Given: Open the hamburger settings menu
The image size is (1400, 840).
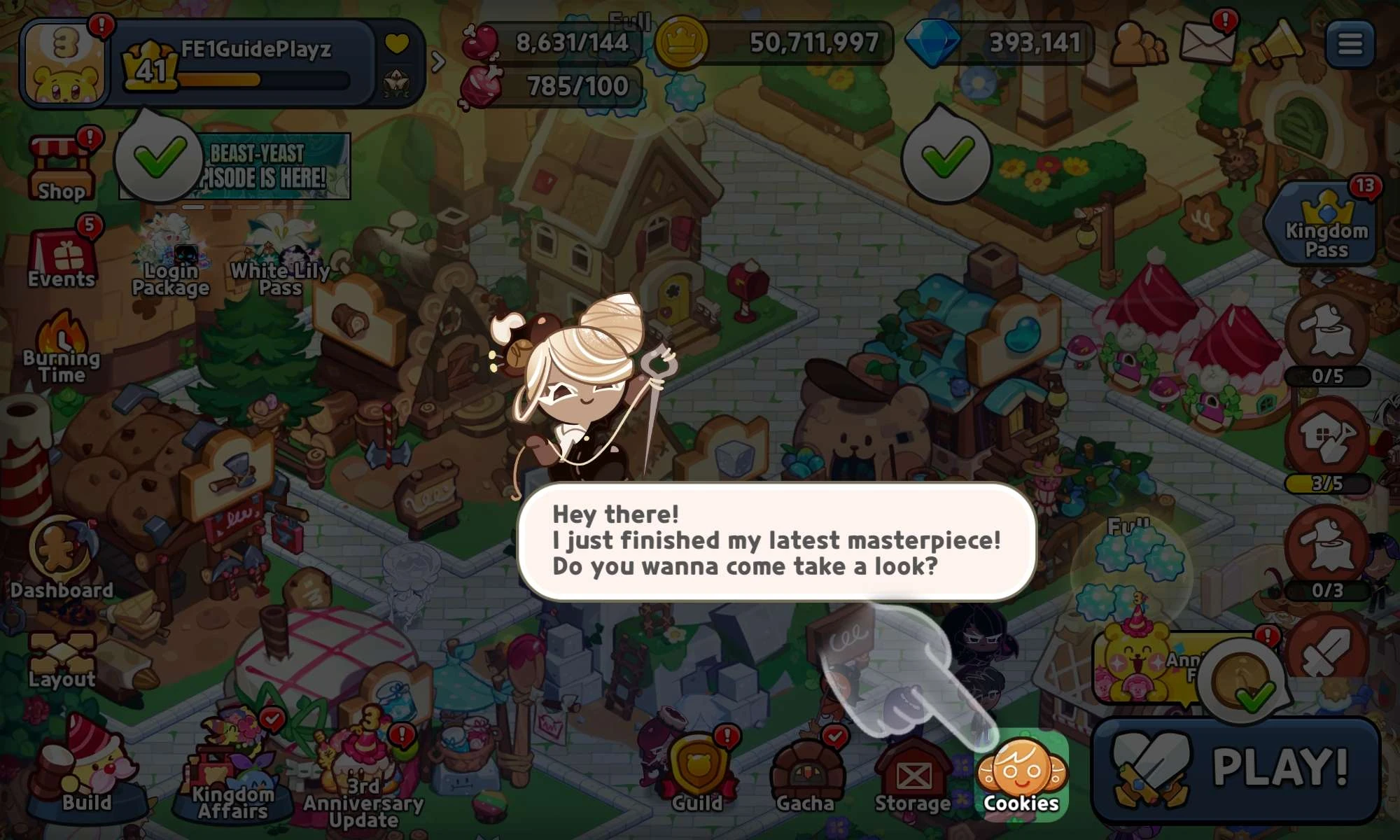Looking at the screenshot, I should [x=1351, y=43].
